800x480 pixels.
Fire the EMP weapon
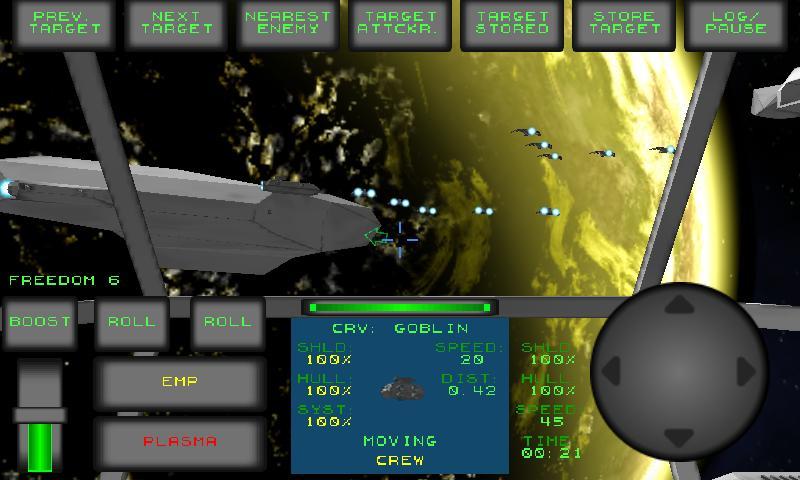coord(180,382)
